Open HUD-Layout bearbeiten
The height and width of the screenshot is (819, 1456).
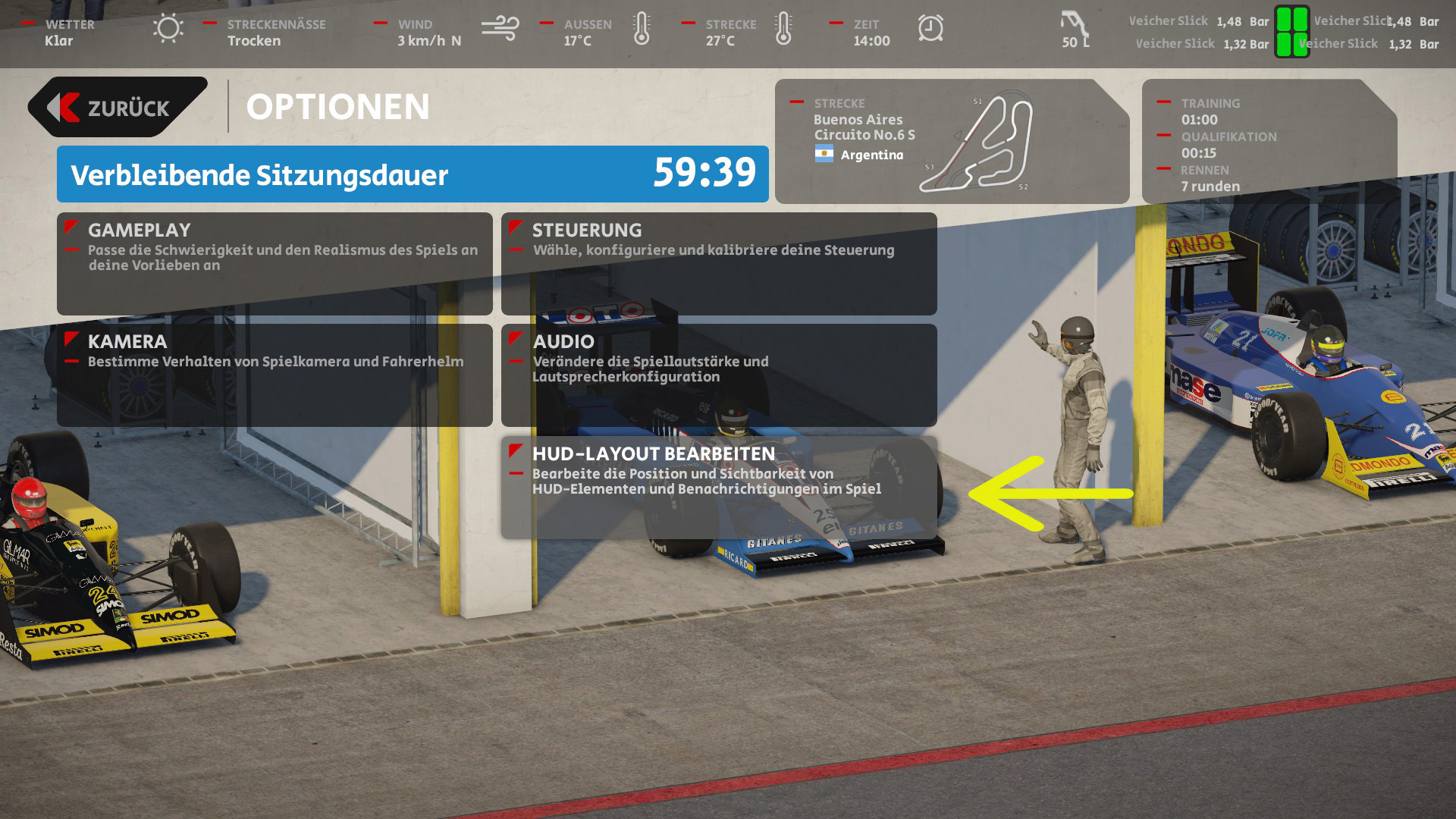(x=718, y=486)
